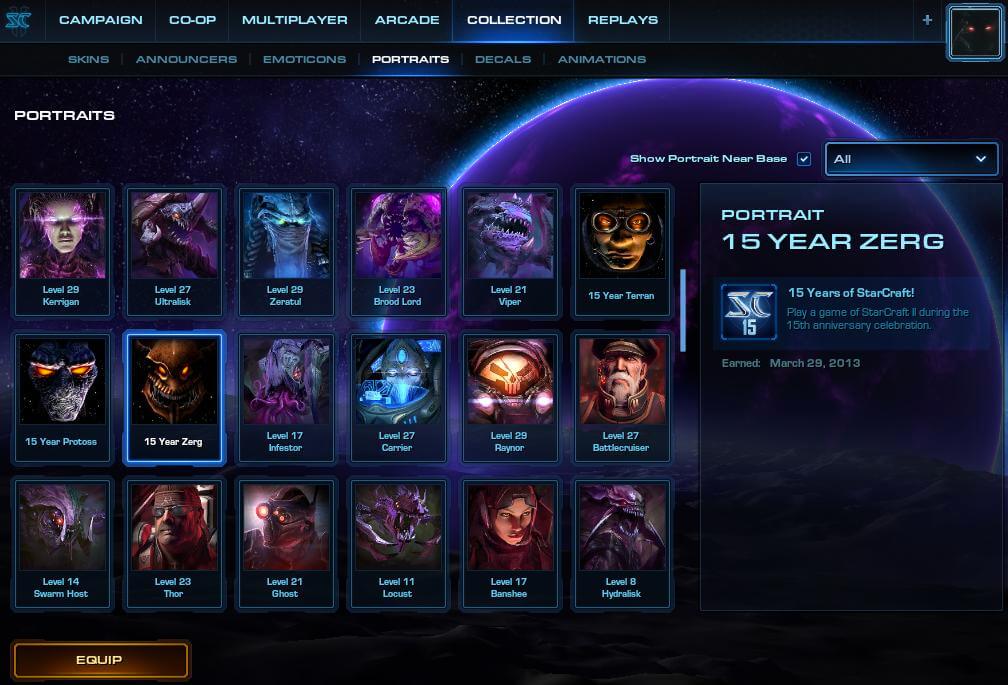Choose the Battlecruiser portrait
This screenshot has height=685, width=1008.
point(622,397)
